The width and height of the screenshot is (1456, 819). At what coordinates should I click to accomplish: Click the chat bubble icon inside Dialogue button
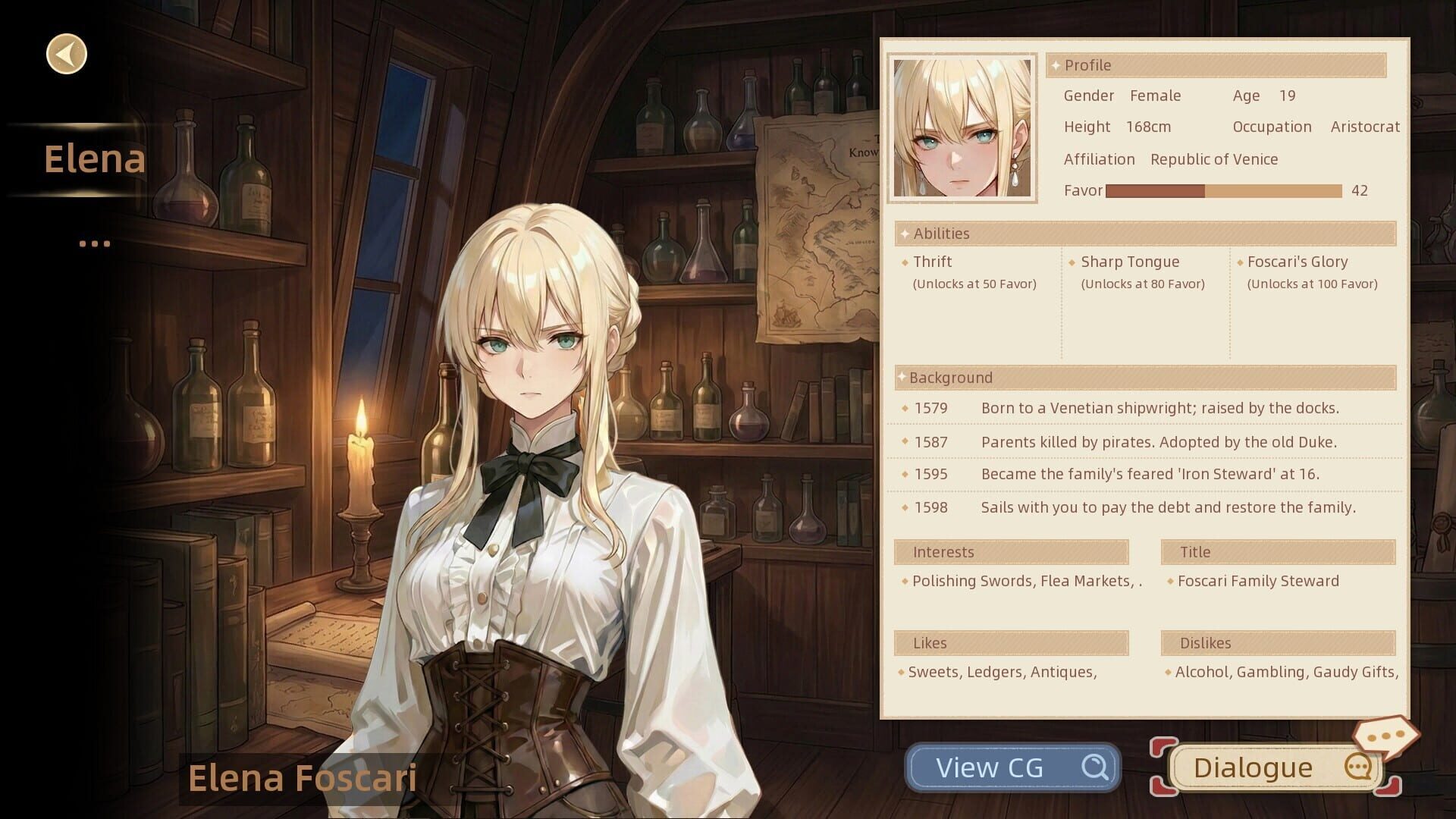point(1360,767)
